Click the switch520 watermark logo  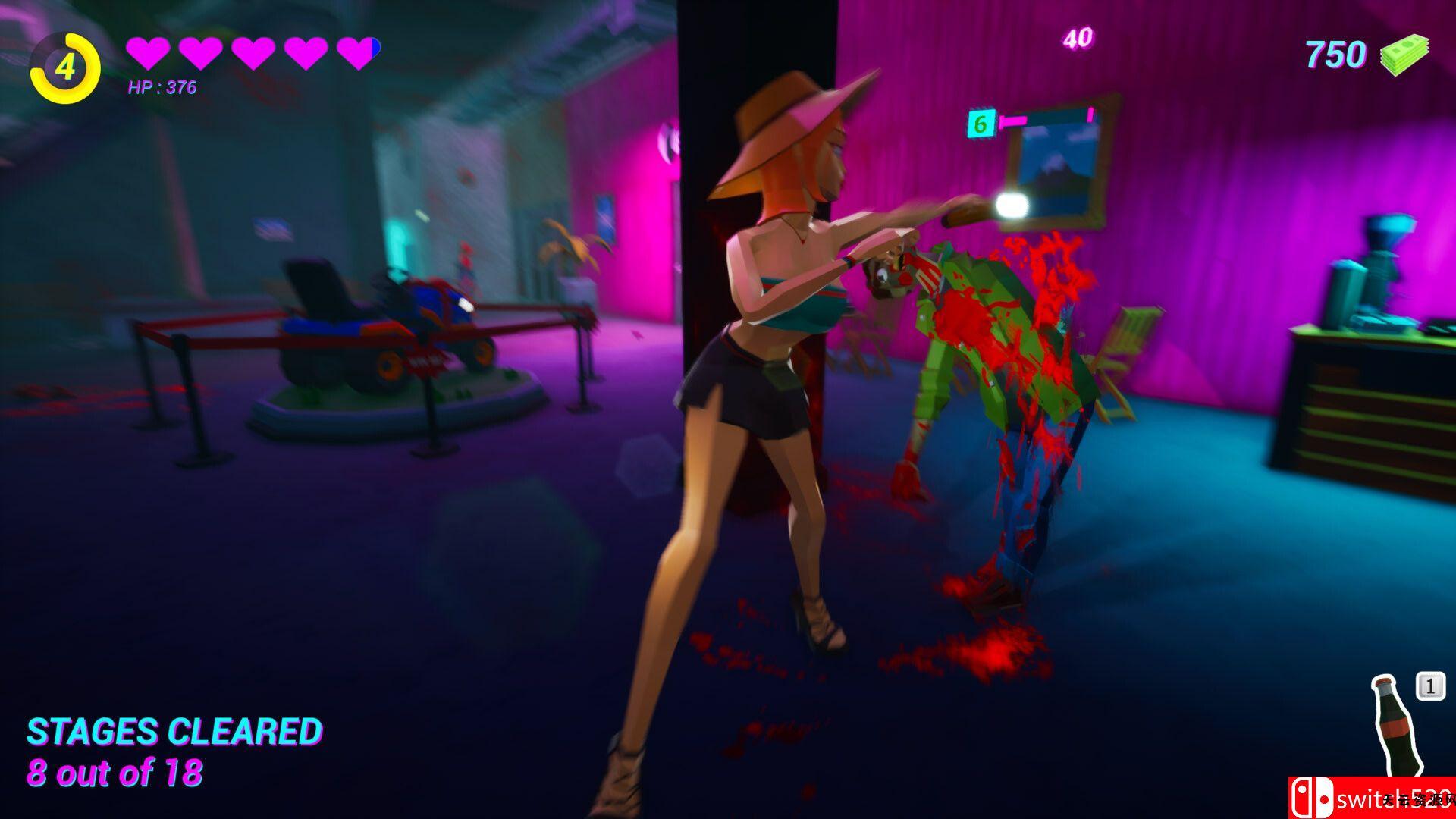tap(1371, 798)
